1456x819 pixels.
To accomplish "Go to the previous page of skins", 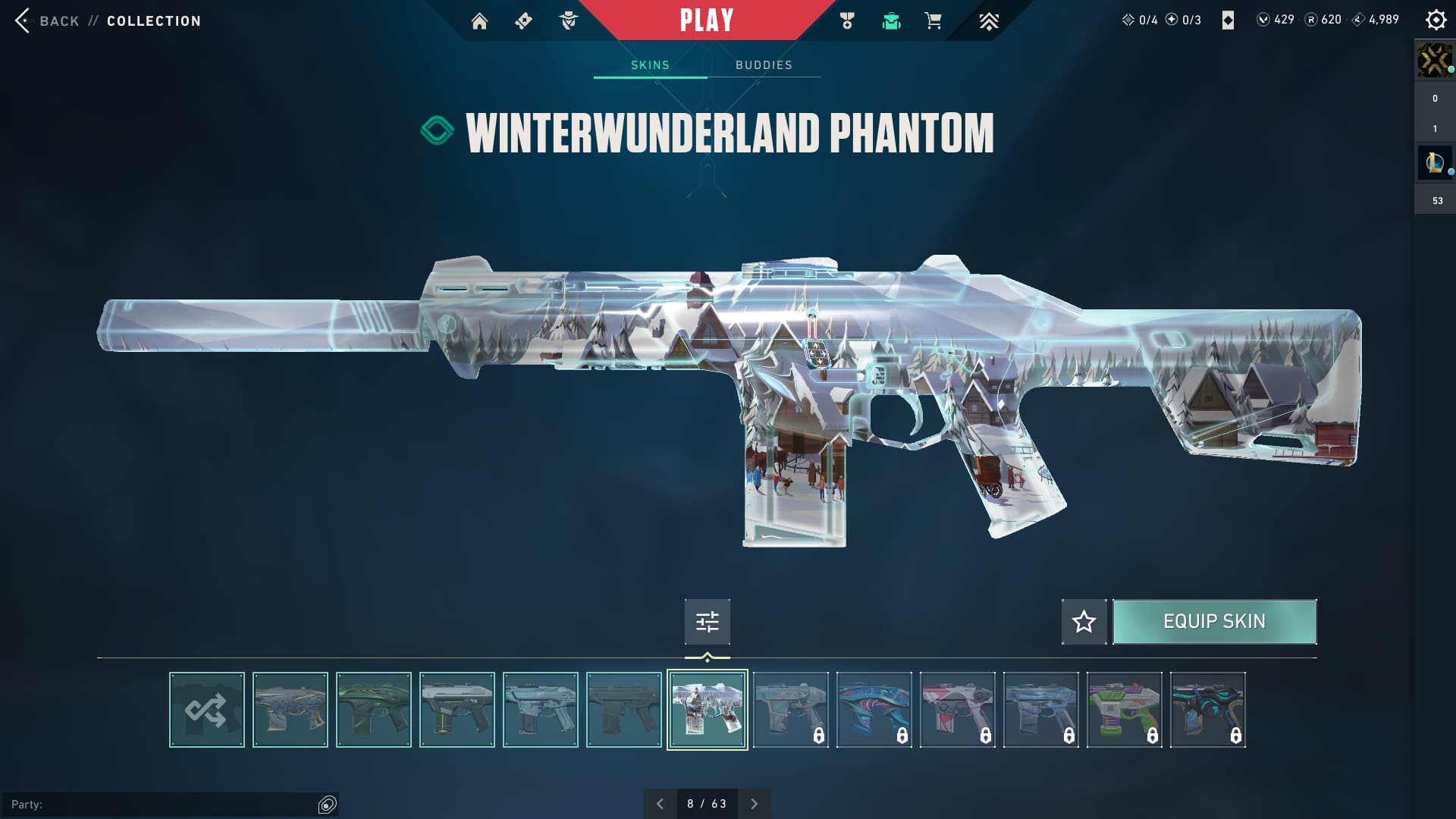I will point(660,804).
